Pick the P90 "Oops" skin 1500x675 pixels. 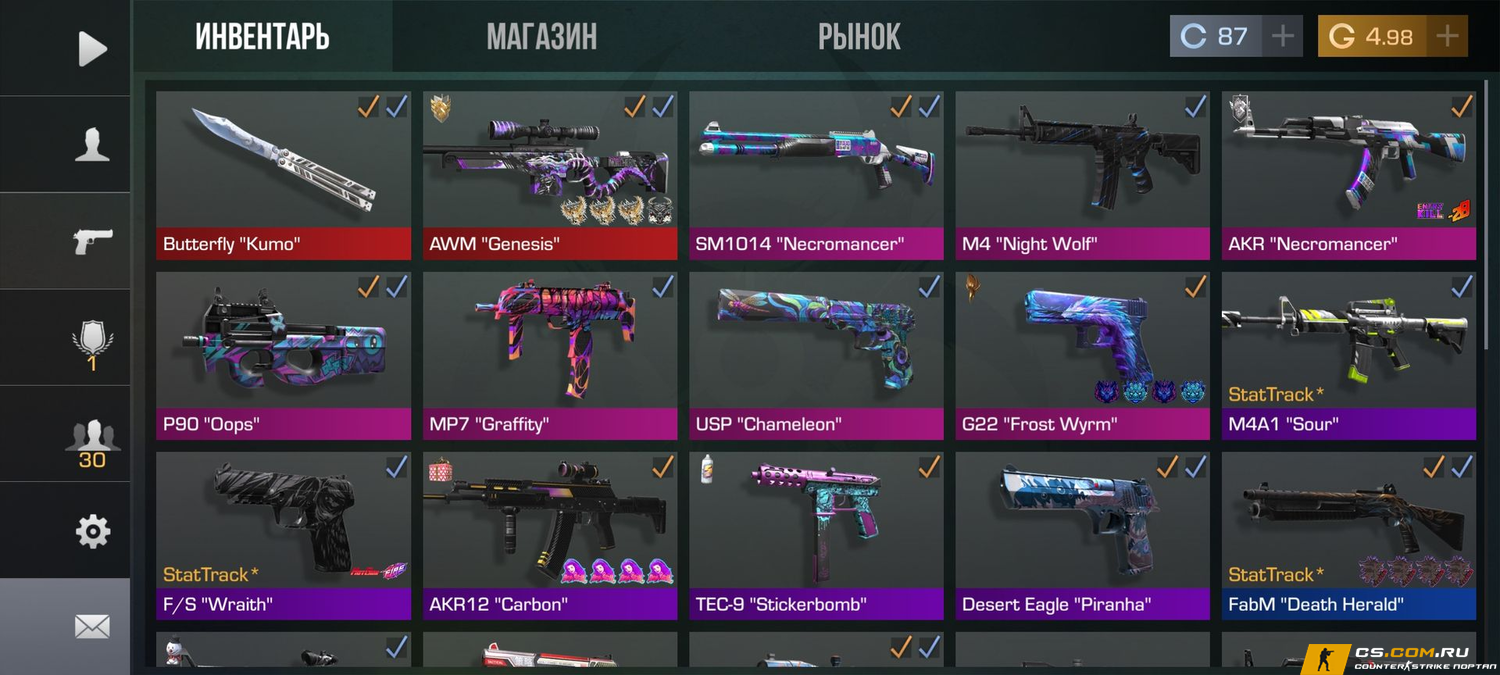point(283,355)
